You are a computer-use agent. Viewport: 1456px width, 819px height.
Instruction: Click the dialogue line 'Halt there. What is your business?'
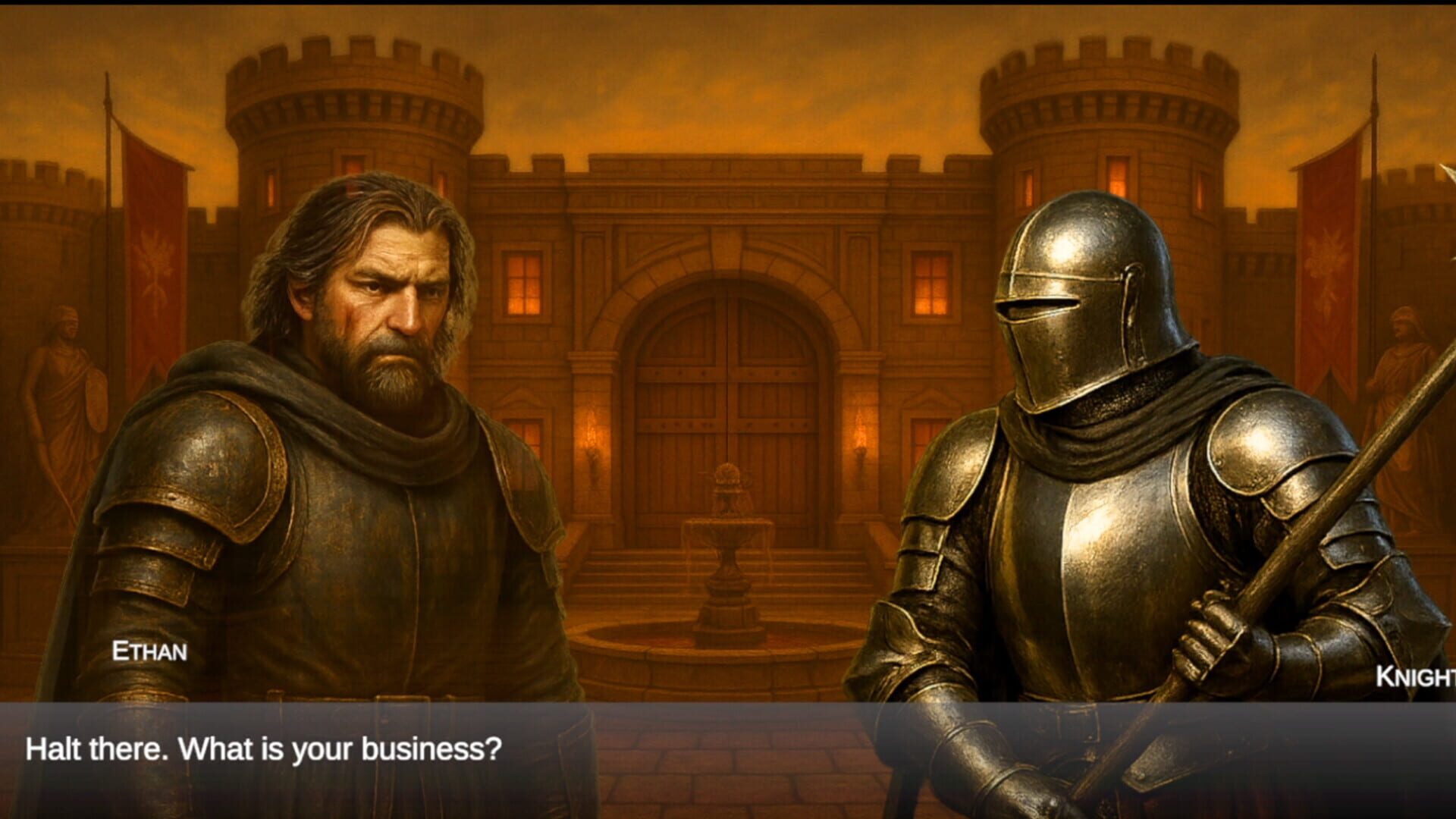263,749
